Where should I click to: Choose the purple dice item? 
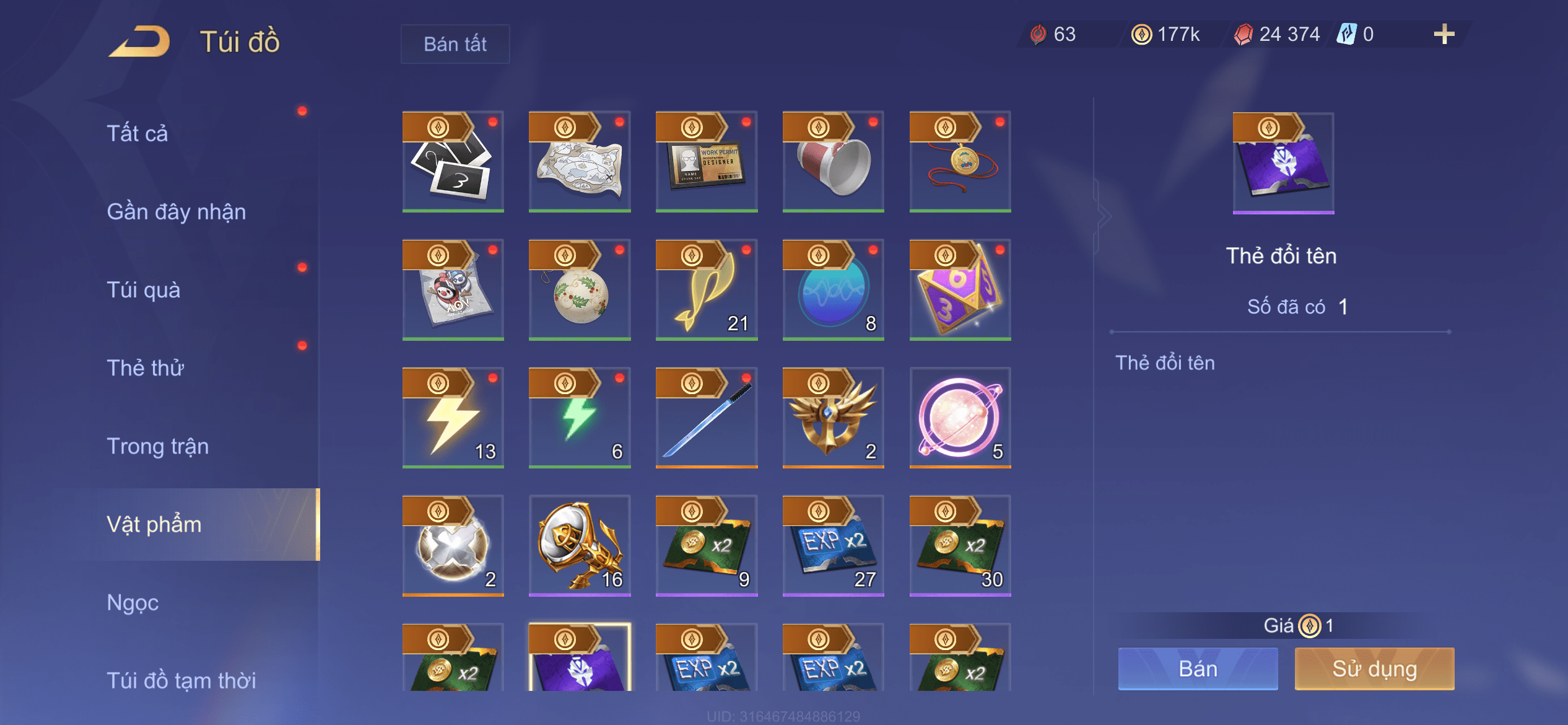(960, 290)
